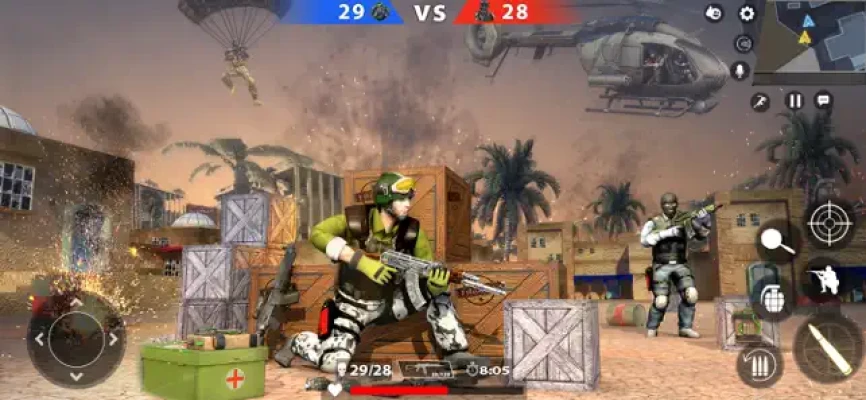866x400 pixels.
Task: Expand the minimap
Action: tap(809, 38)
